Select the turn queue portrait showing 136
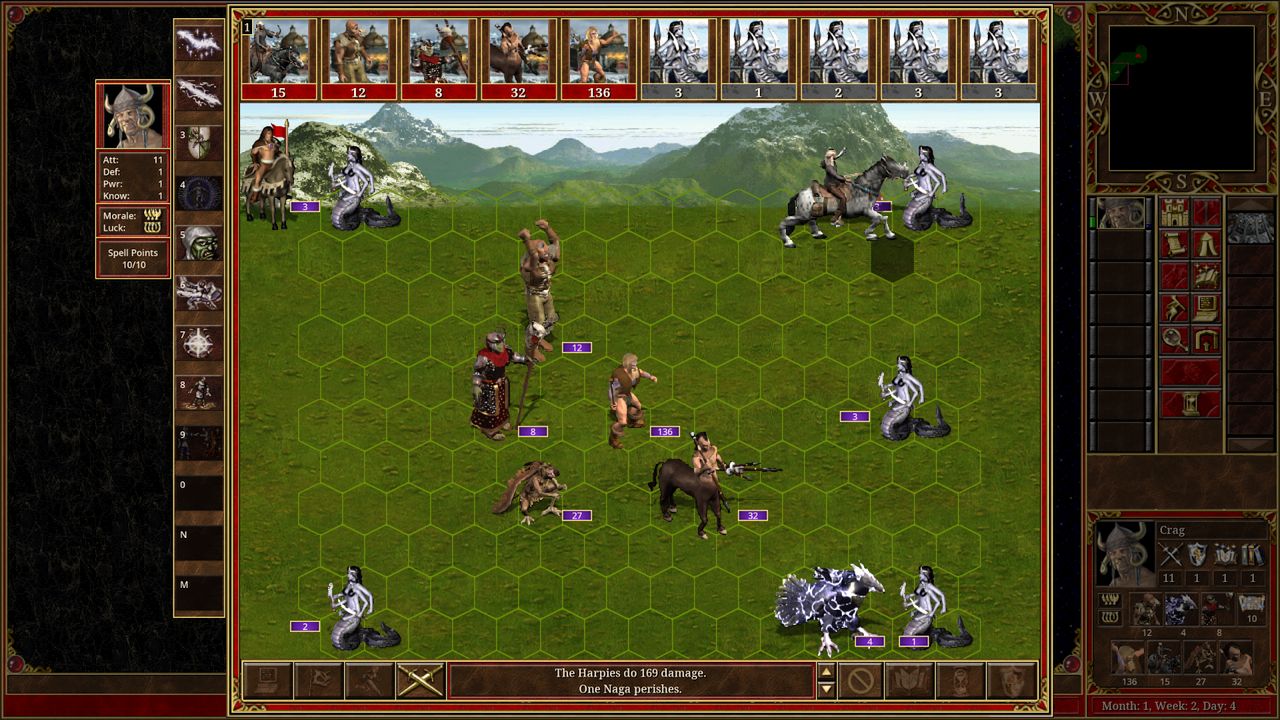Viewport: 1280px width, 720px height. 598,59
